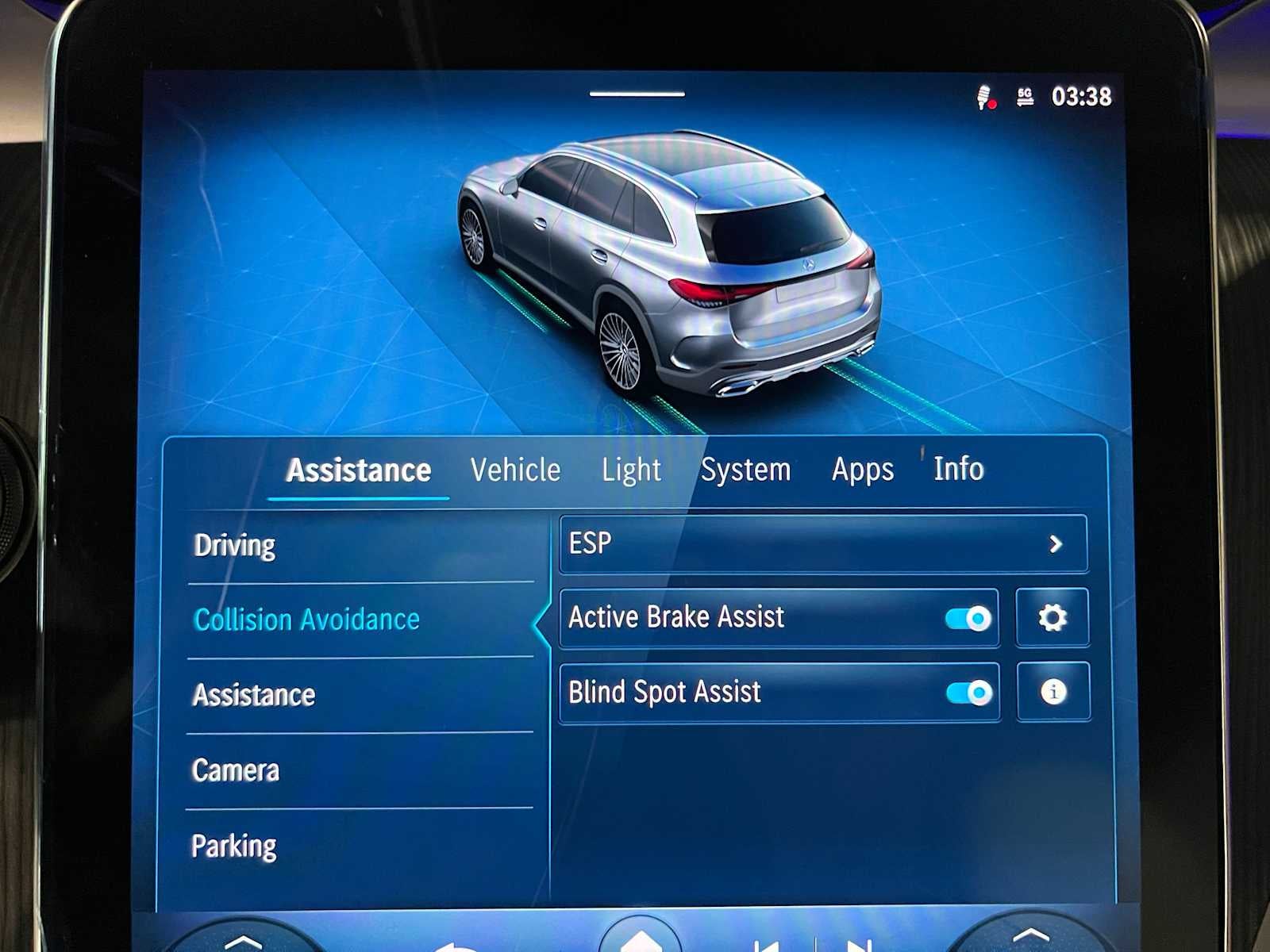Open Active Brake Assist settings gear
Image resolution: width=1270 pixels, height=952 pixels.
(1053, 618)
